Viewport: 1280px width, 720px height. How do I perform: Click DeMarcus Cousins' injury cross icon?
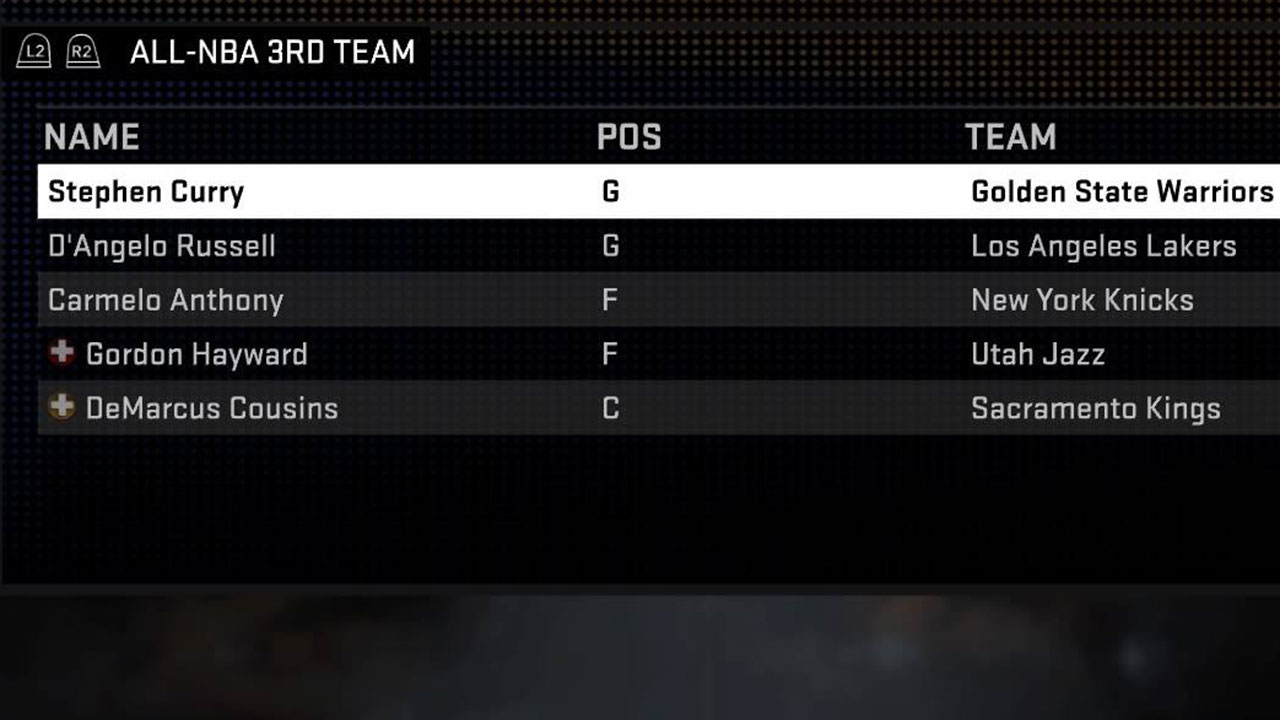pos(60,408)
